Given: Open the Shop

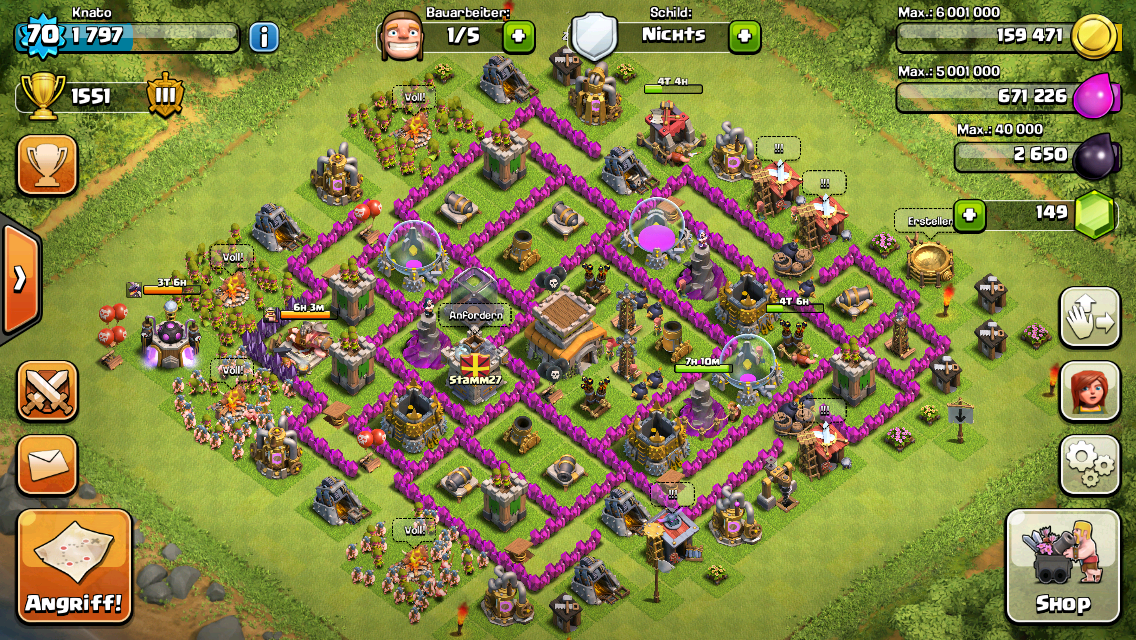Looking at the screenshot, I should pyautogui.click(x=1062, y=567).
